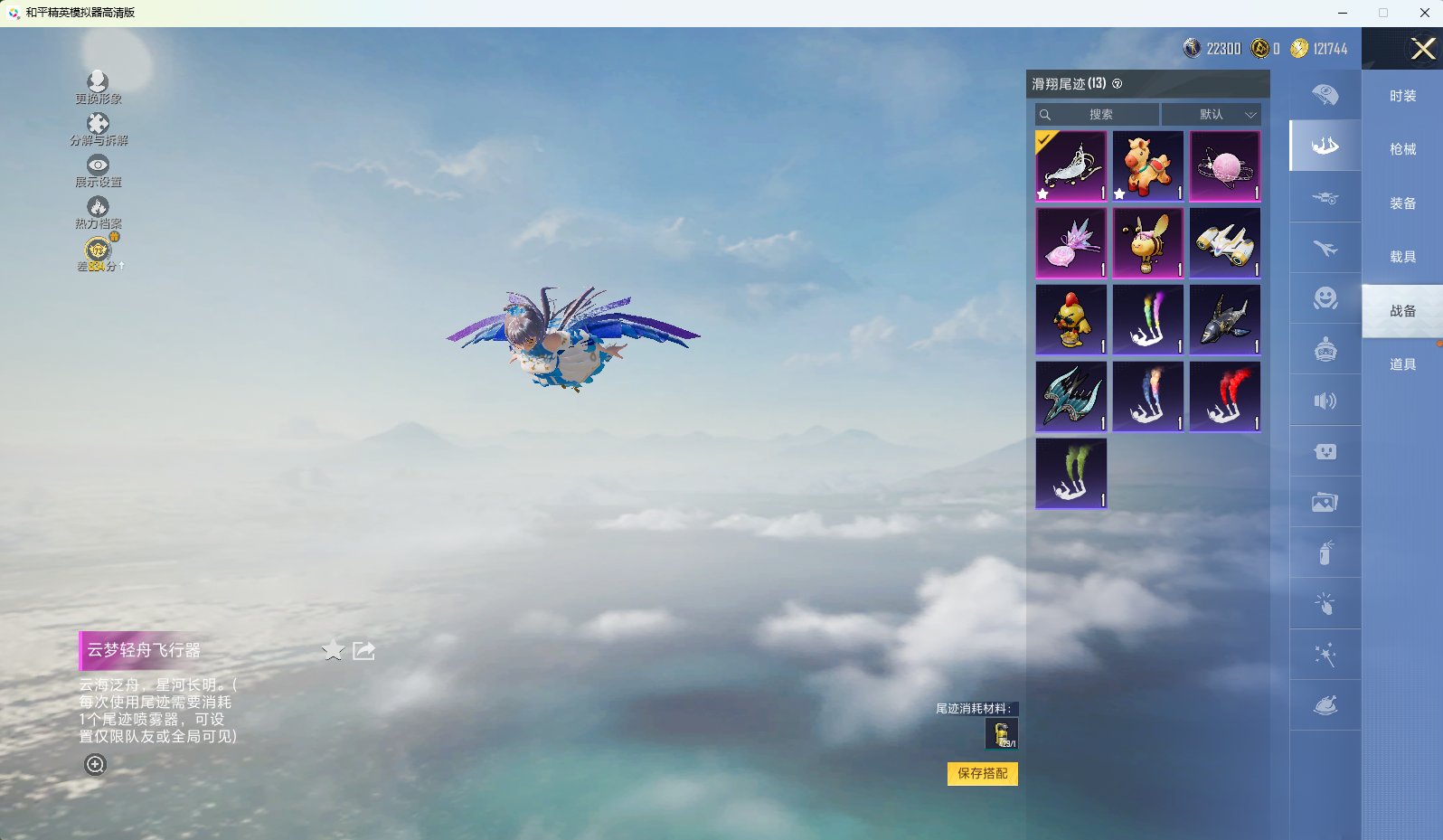Choose the shark glider trail

pos(1225,320)
